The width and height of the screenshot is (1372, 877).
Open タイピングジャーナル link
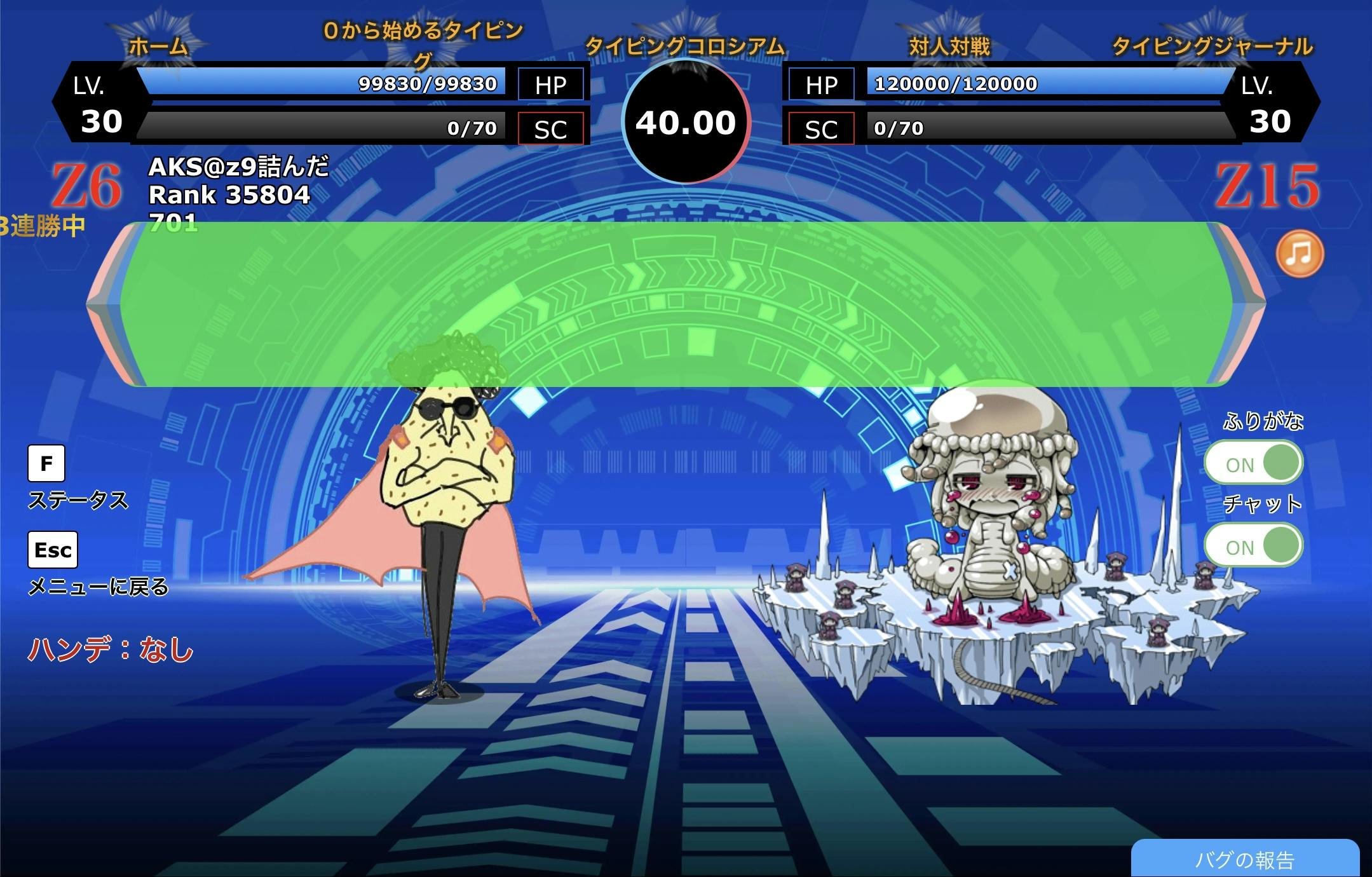pos(1212,46)
